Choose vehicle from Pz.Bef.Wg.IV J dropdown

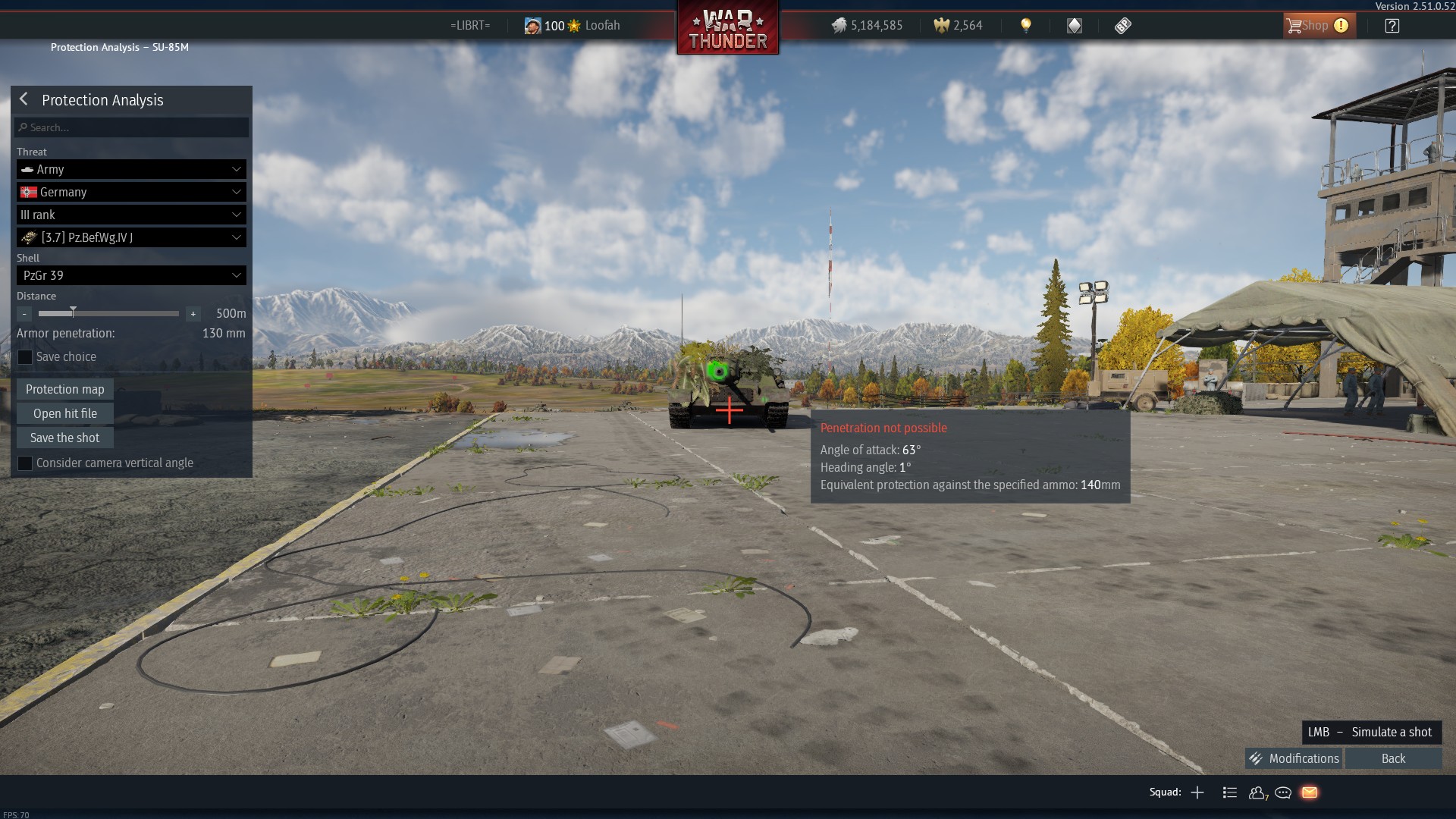(x=131, y=237)
